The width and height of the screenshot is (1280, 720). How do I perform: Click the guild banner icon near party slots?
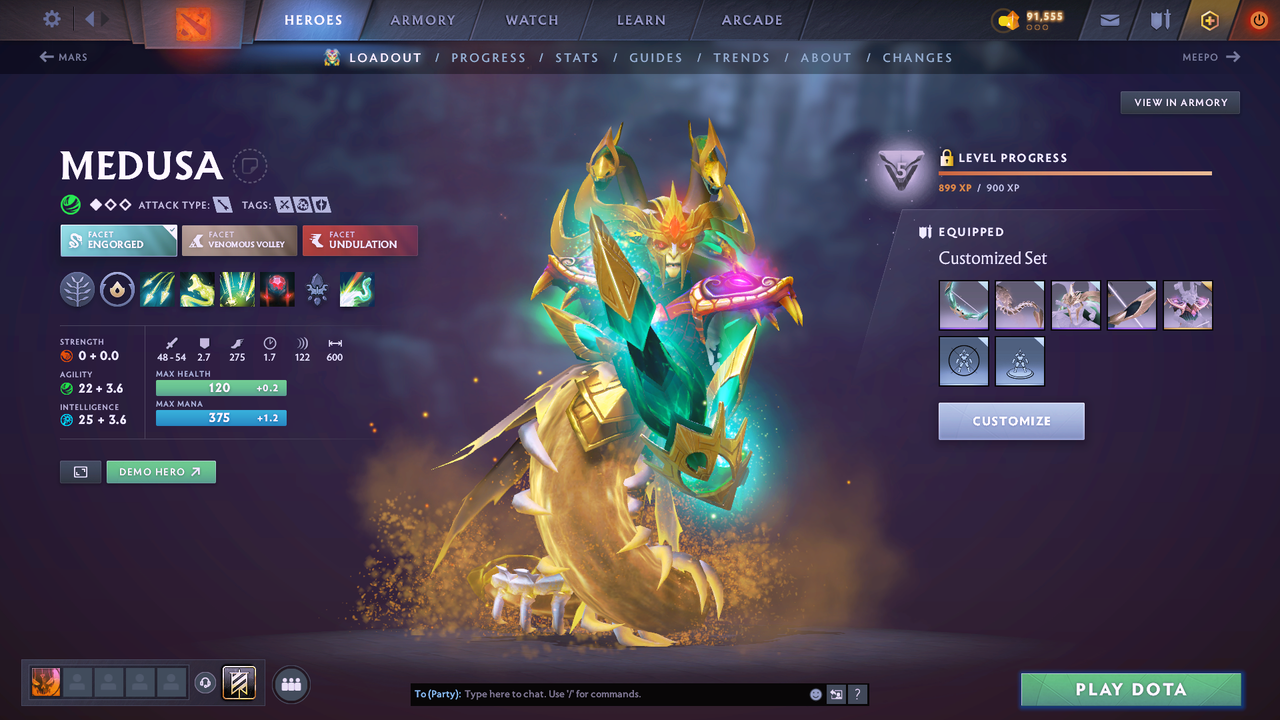238,683
